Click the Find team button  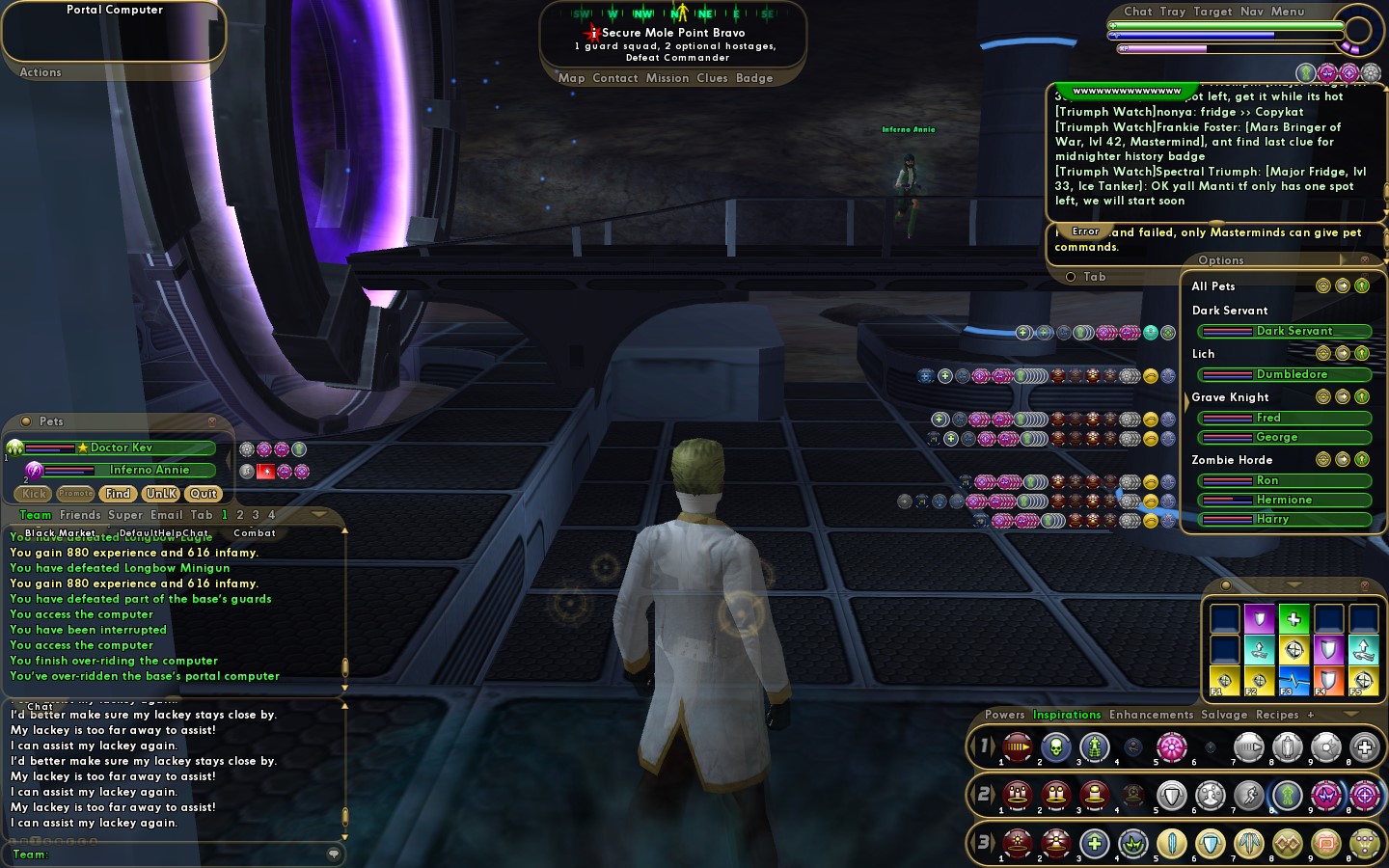point(118,494)
